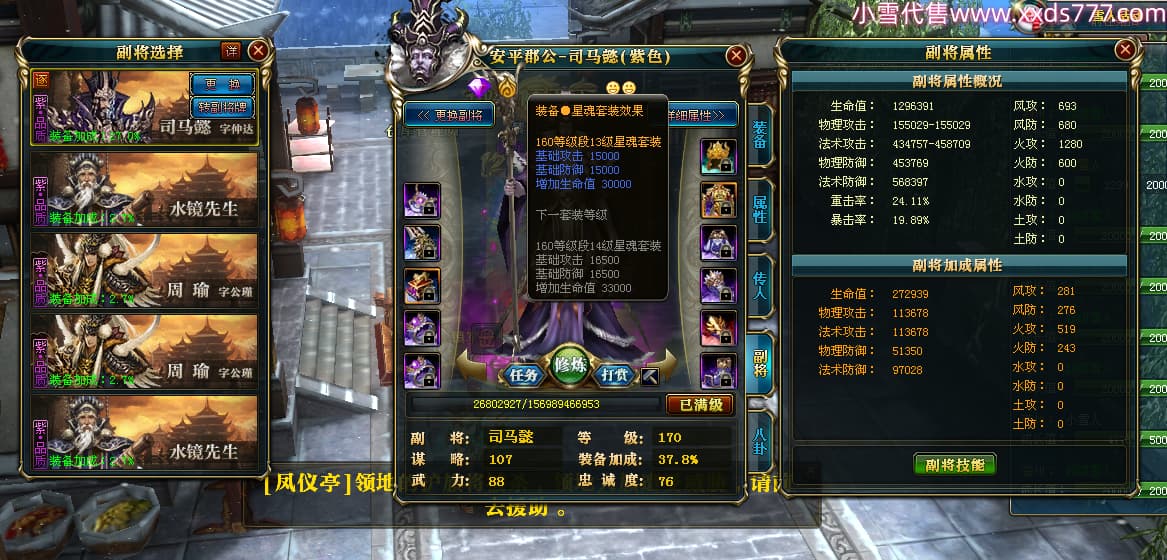
Task: Click the 打赏 button
Action: point(612,376)
